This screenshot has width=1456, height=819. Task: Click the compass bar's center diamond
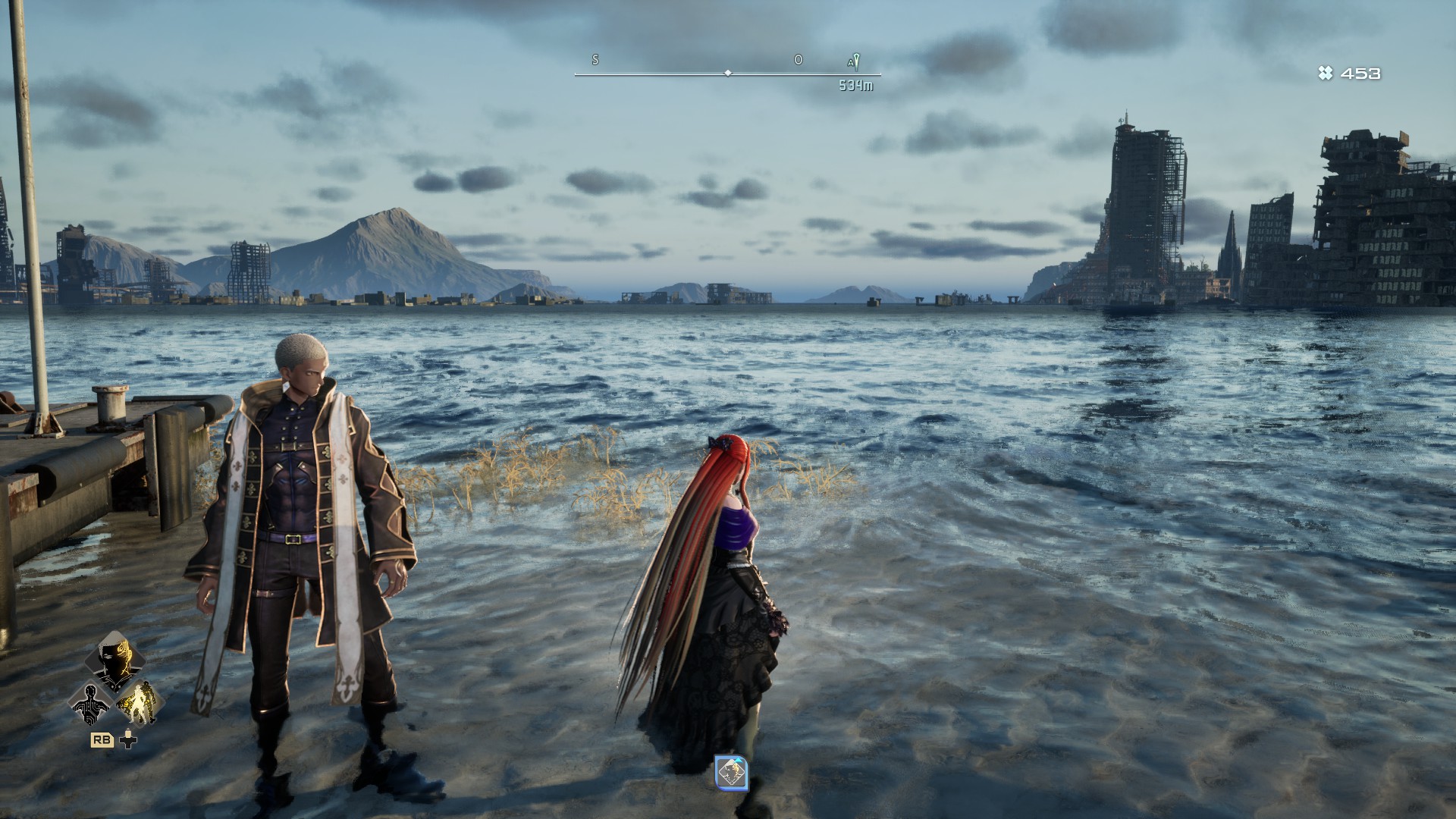coord(728,74)
